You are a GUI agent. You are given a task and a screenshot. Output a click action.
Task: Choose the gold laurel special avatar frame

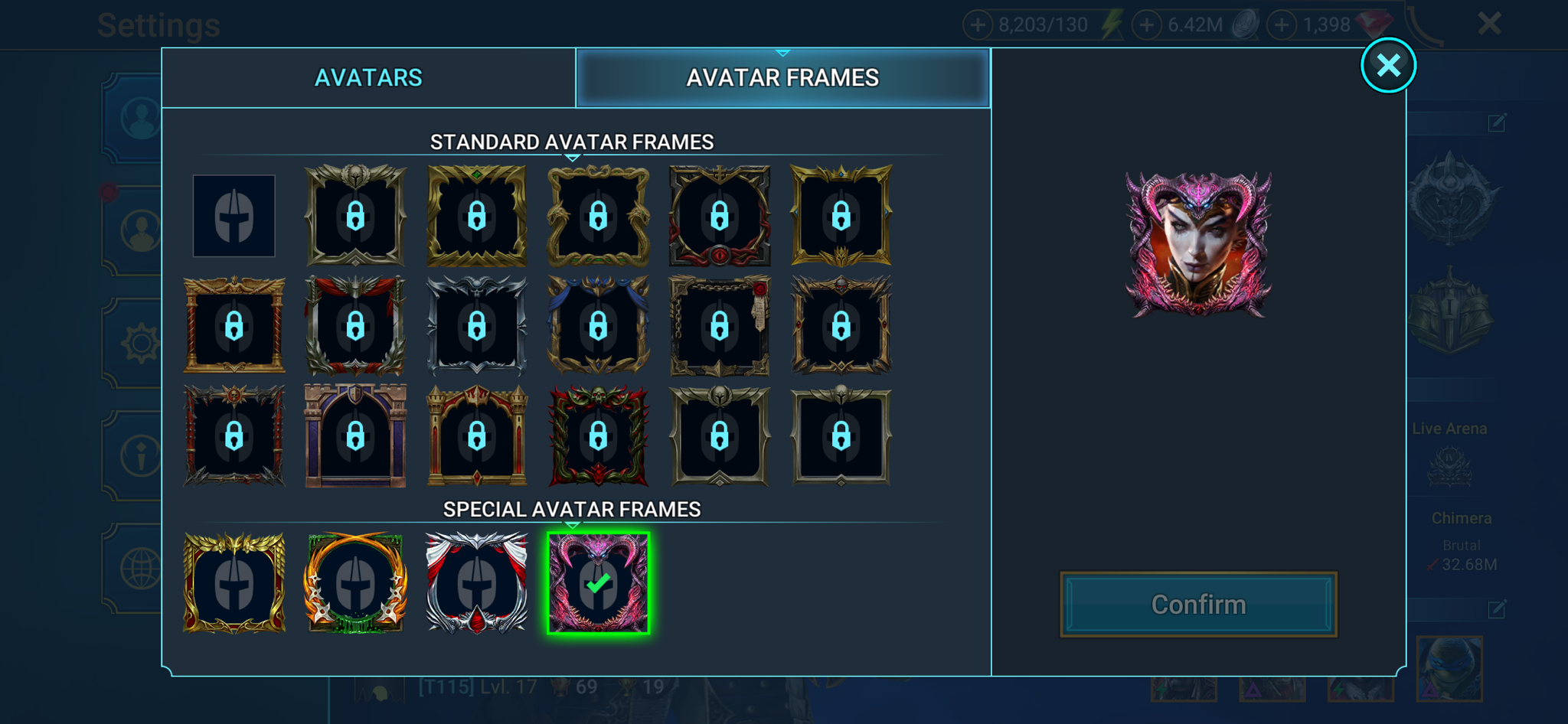(234, 582)
